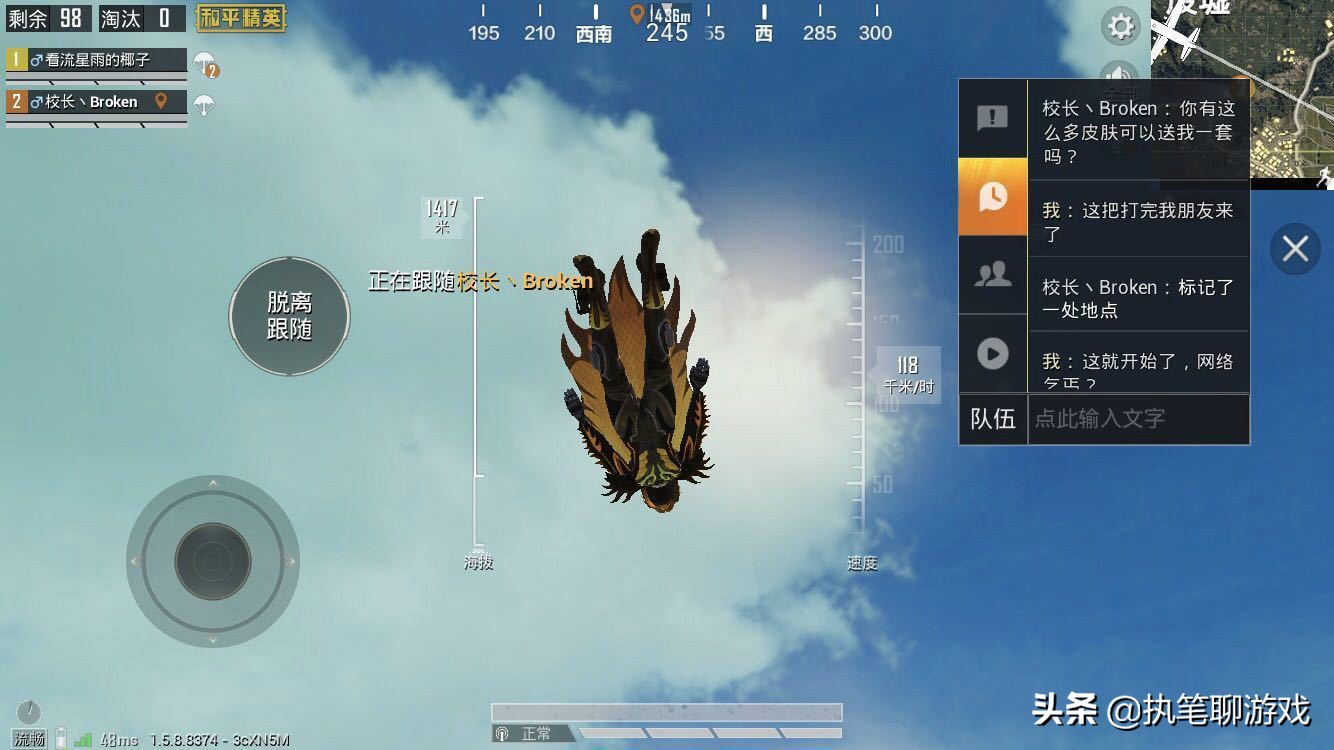Close the chat panel with the X button
1334x750 pixels.
[x=1295, y=249]
